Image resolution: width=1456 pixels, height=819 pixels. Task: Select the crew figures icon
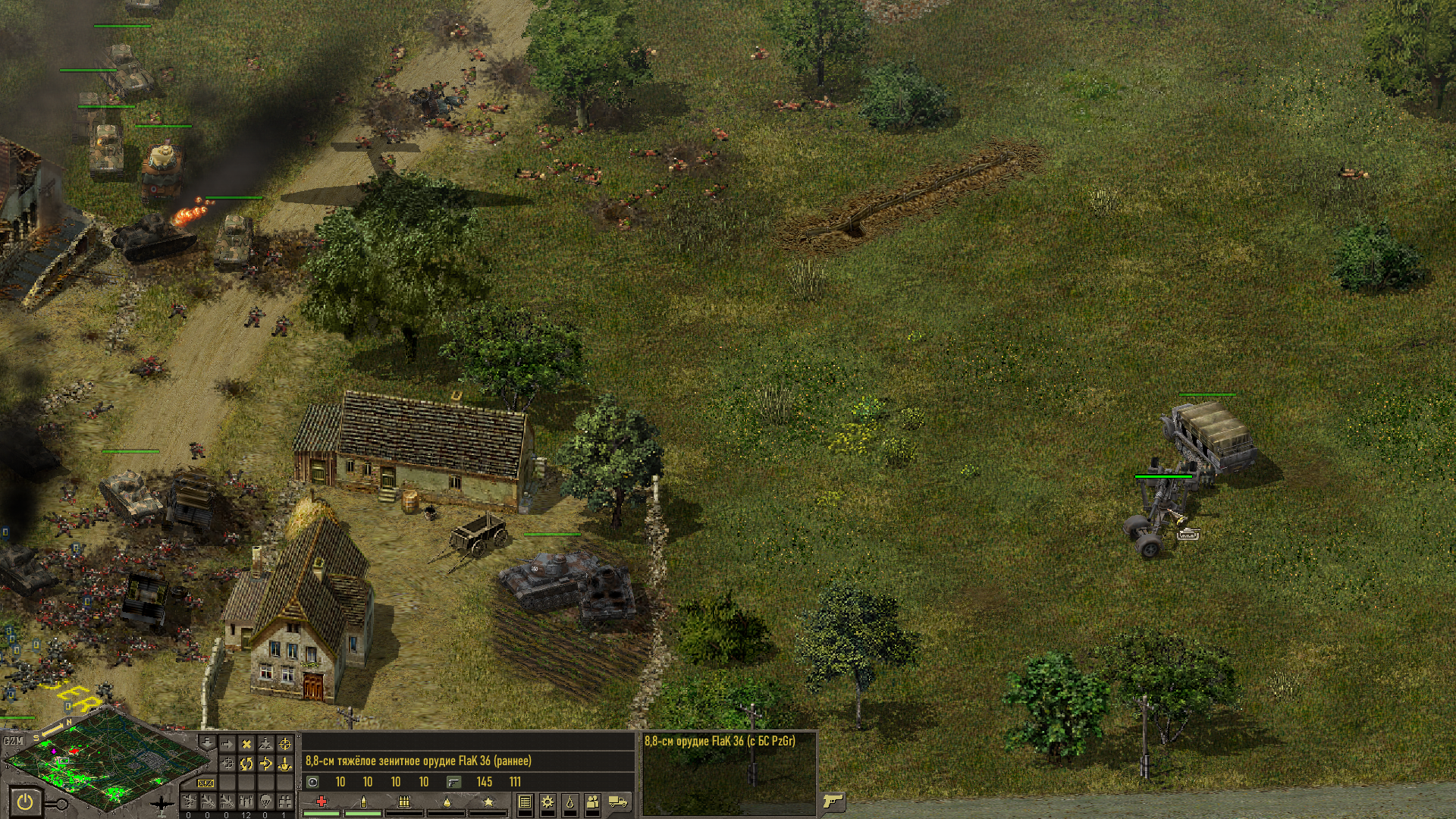pos(592,802)
